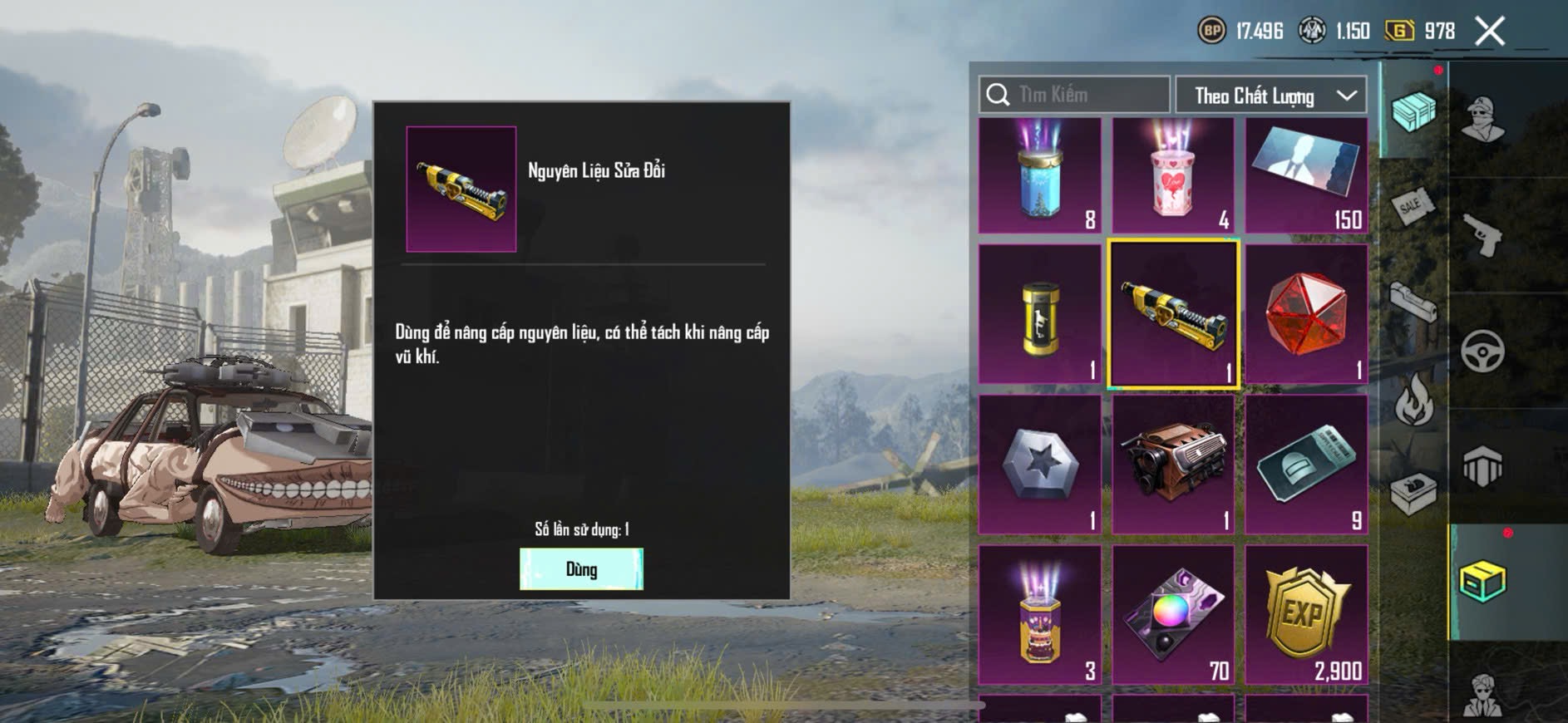The width and height of the screenshot is (1568, 723).
Task: Switch to the steering wheel vehicle tab
Action: pos(1483,351)
